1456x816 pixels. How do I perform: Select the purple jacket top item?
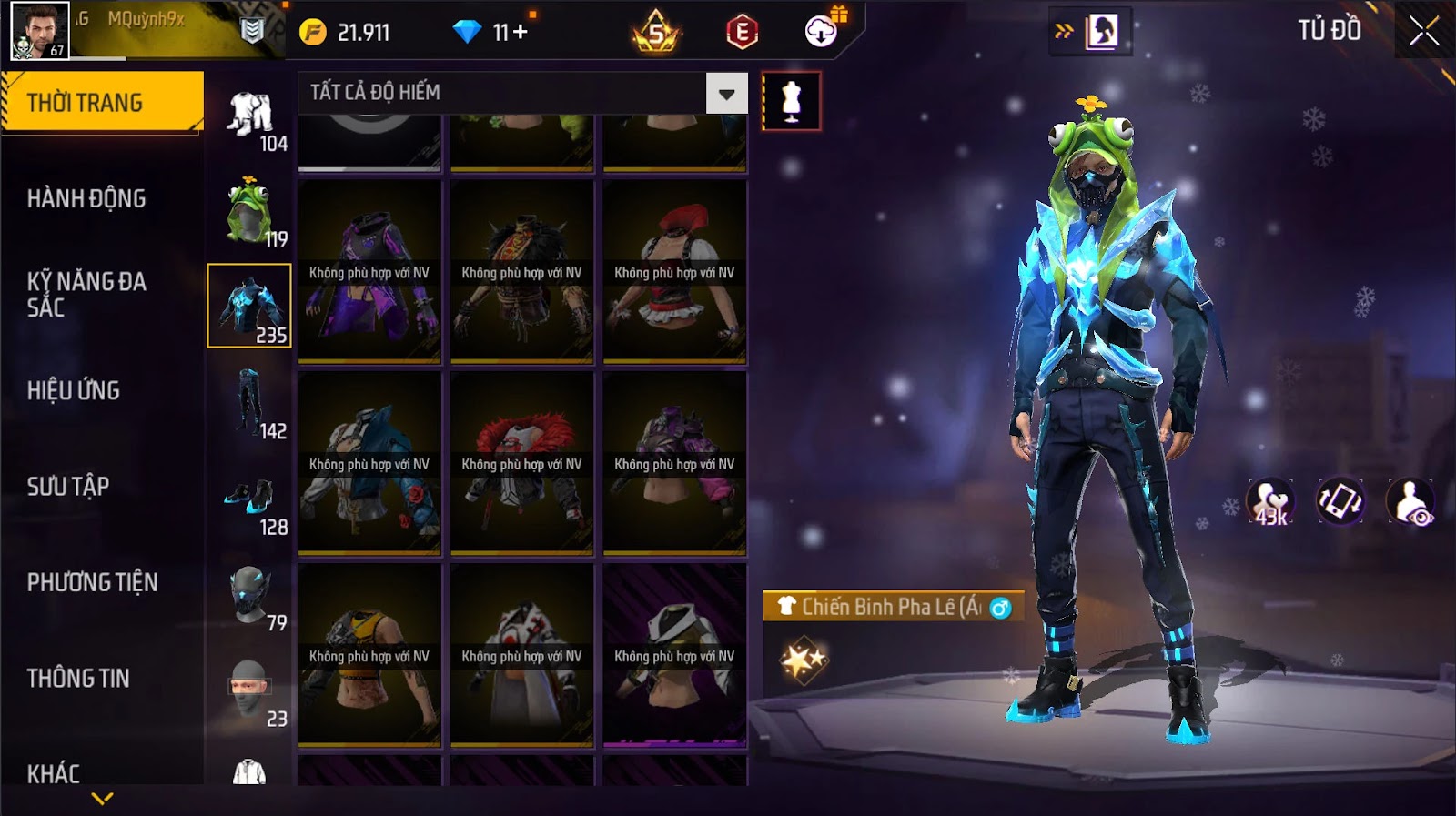tap(369, 272)
